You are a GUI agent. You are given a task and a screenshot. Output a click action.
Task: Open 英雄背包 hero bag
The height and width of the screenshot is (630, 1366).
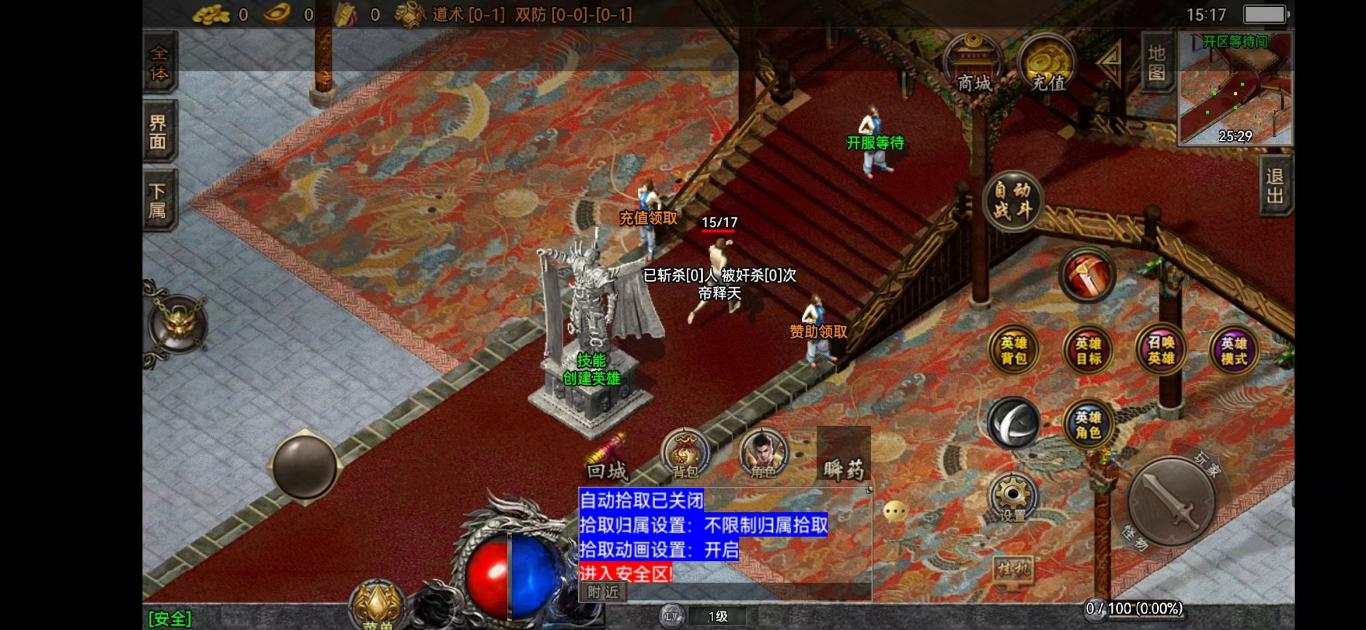click(x=1013, y=349)
